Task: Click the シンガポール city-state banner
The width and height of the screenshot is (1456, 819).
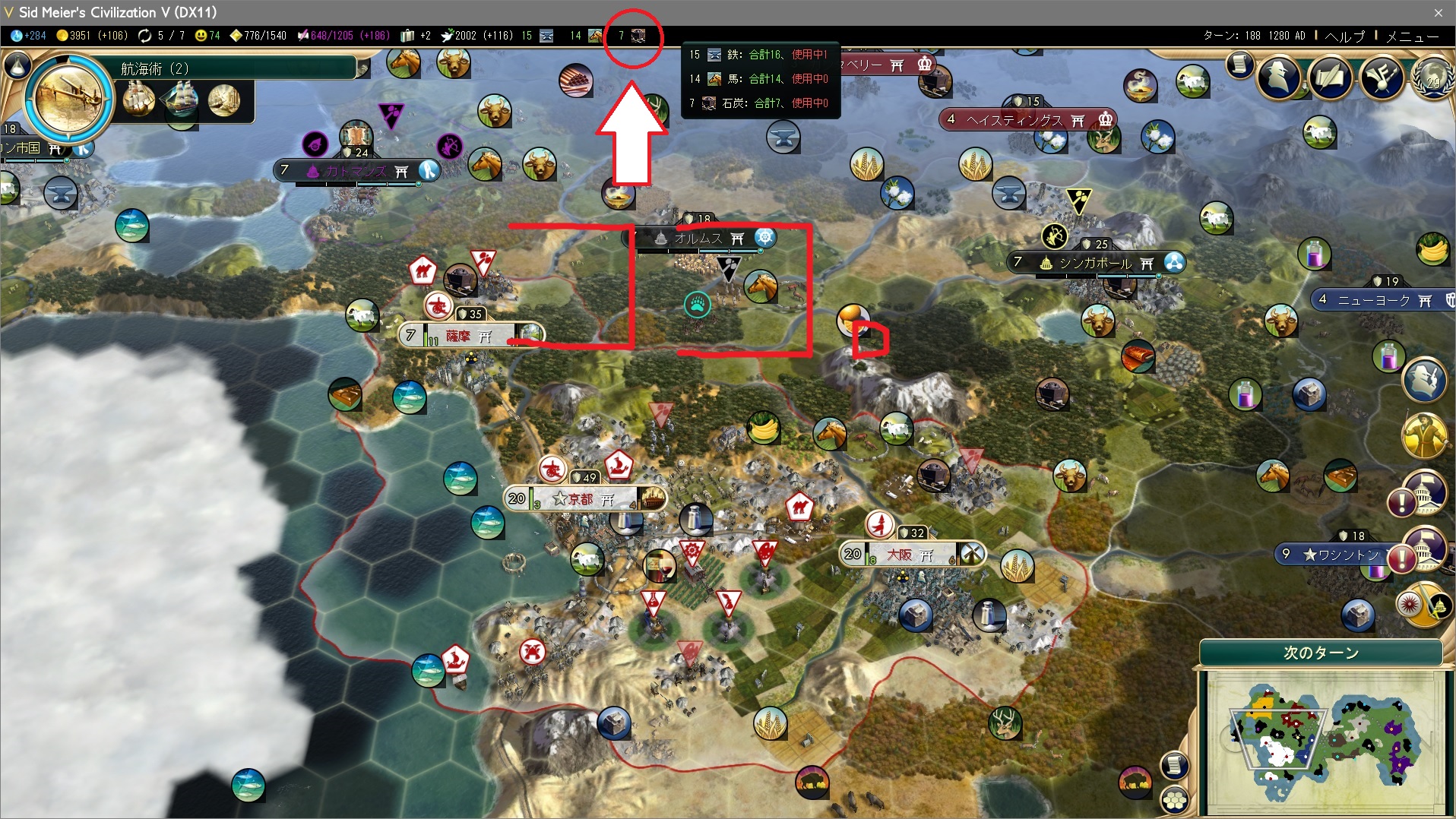Action: tap(1094, 263)
